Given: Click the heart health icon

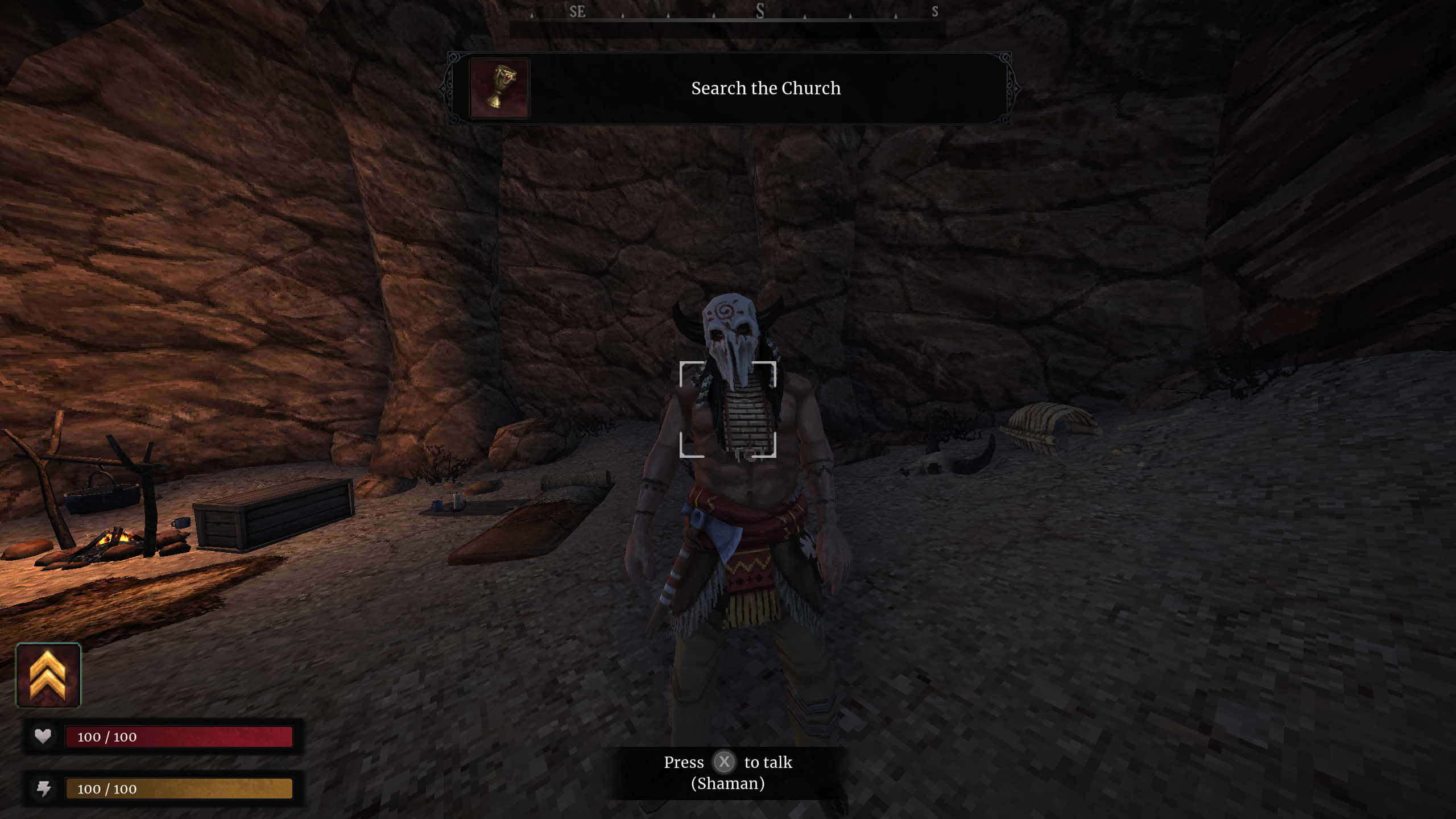Looking at the screenshot, I should point(44,736).
